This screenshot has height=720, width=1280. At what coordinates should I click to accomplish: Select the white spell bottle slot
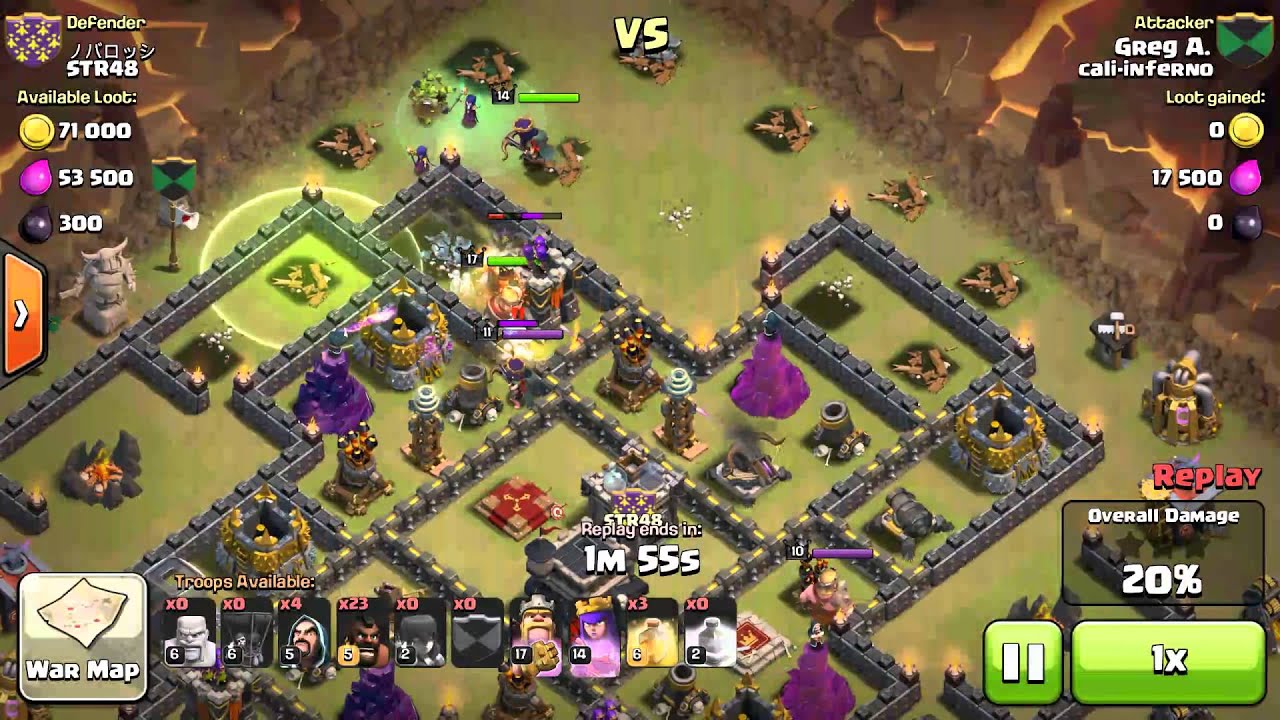coord(710,633)
